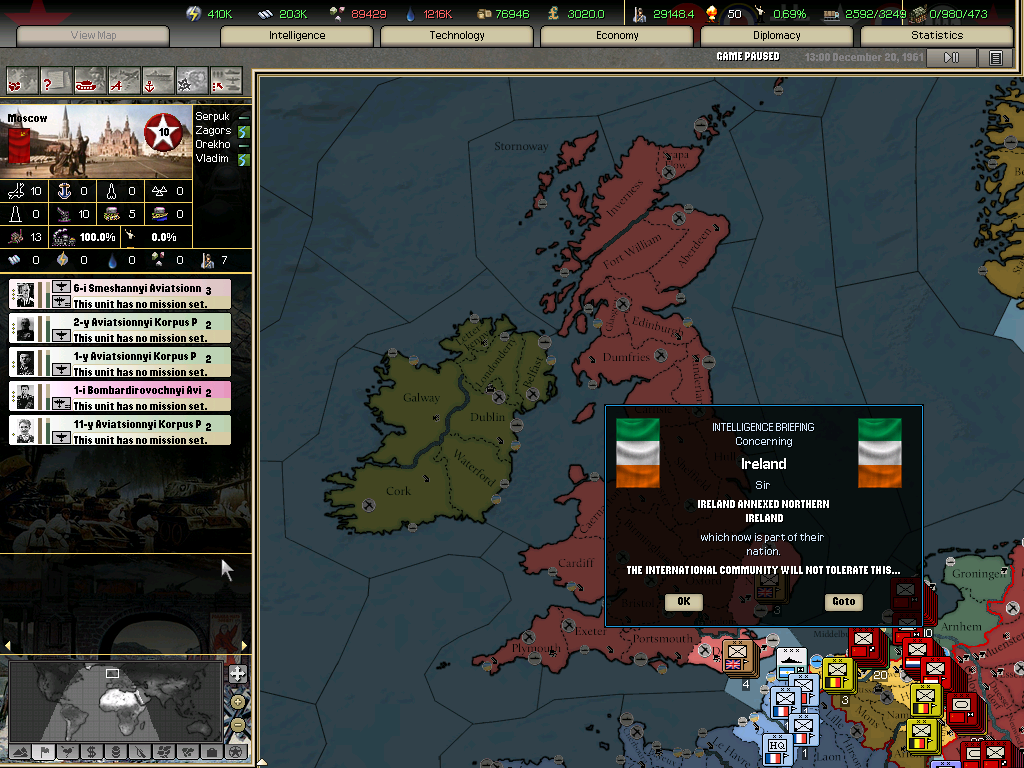1024x768 pixels.
Task: Open the anchor naval units button
Action: click(x=158, y=79)
